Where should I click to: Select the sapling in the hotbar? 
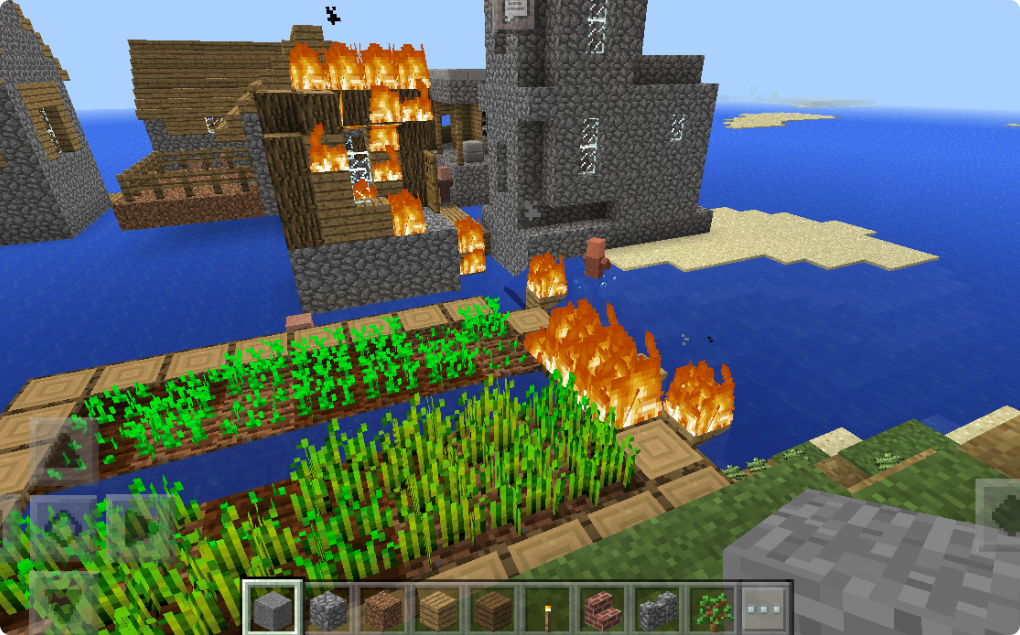(712, 607)
